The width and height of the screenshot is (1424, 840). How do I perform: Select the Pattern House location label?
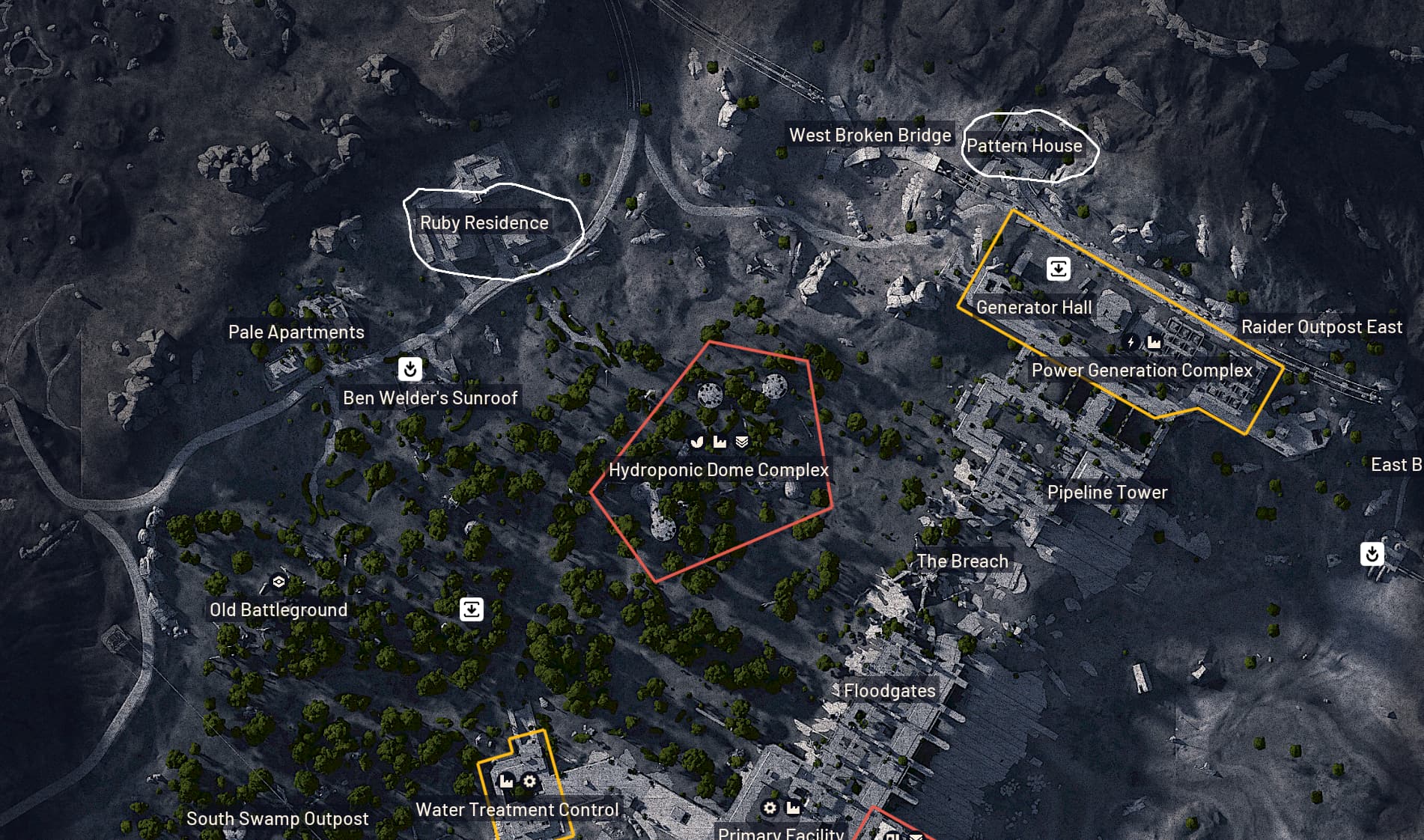1024,146
